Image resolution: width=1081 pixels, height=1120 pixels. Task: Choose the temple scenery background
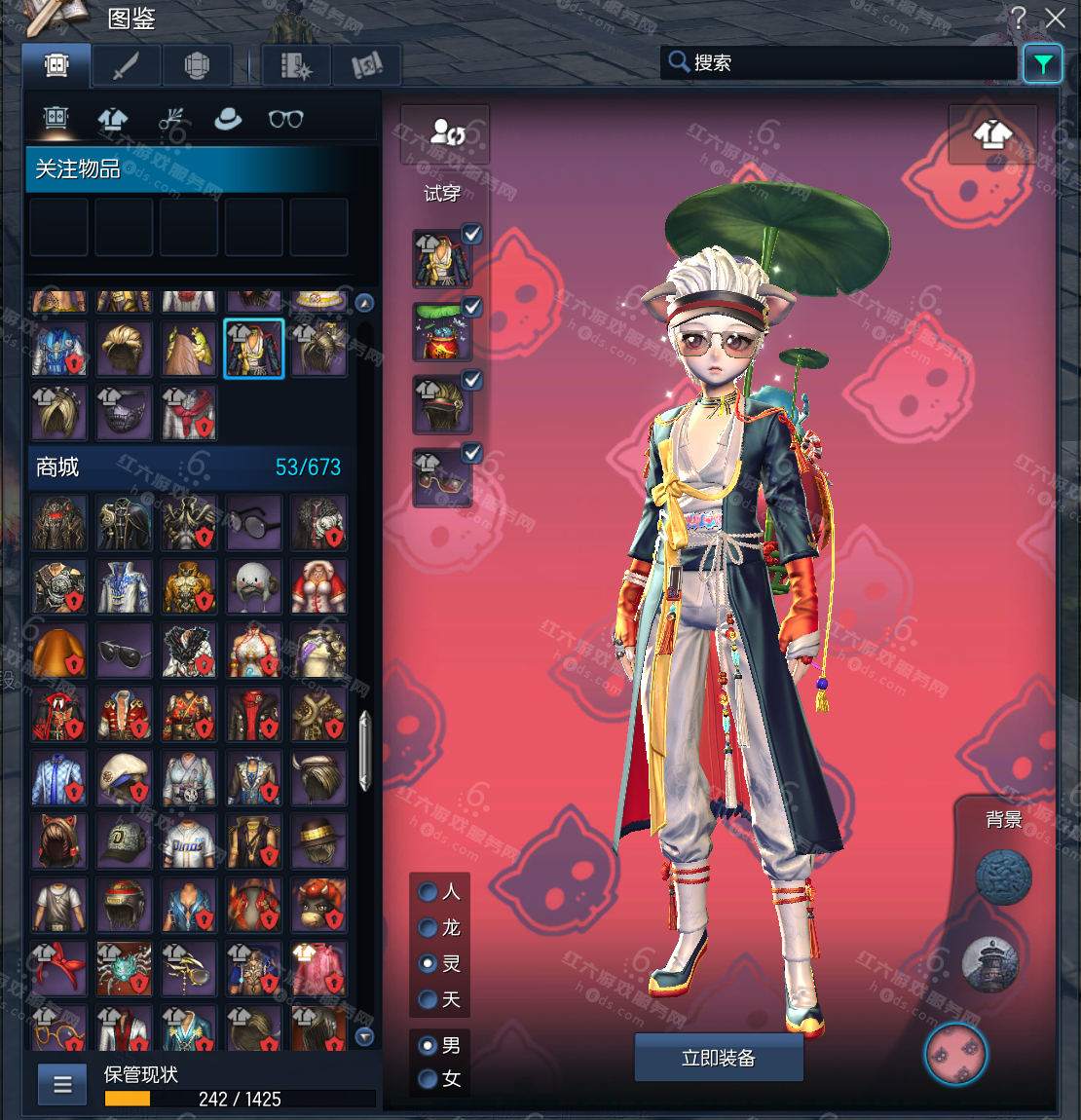point(988,964)
